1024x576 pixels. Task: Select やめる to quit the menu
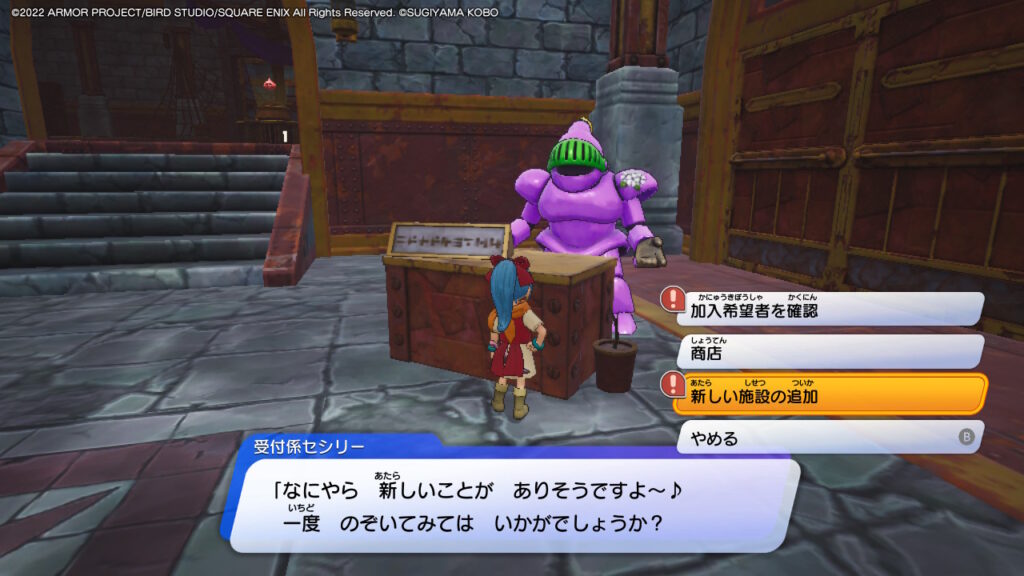[x=830, y=437]
